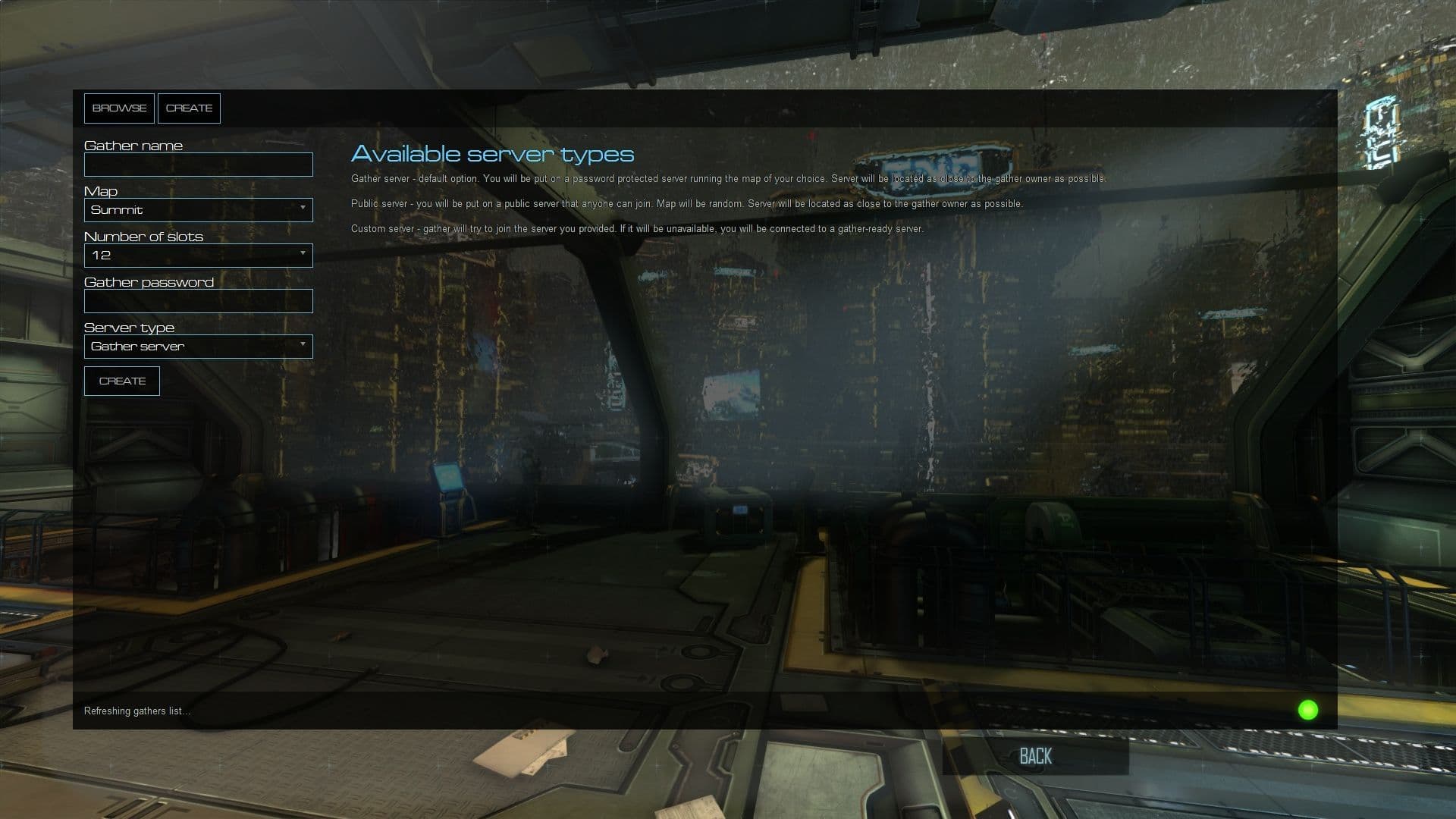This screenshot has height=819, width=1456.
Task: Switch to the CREATE tab
Action: [189, 108]
